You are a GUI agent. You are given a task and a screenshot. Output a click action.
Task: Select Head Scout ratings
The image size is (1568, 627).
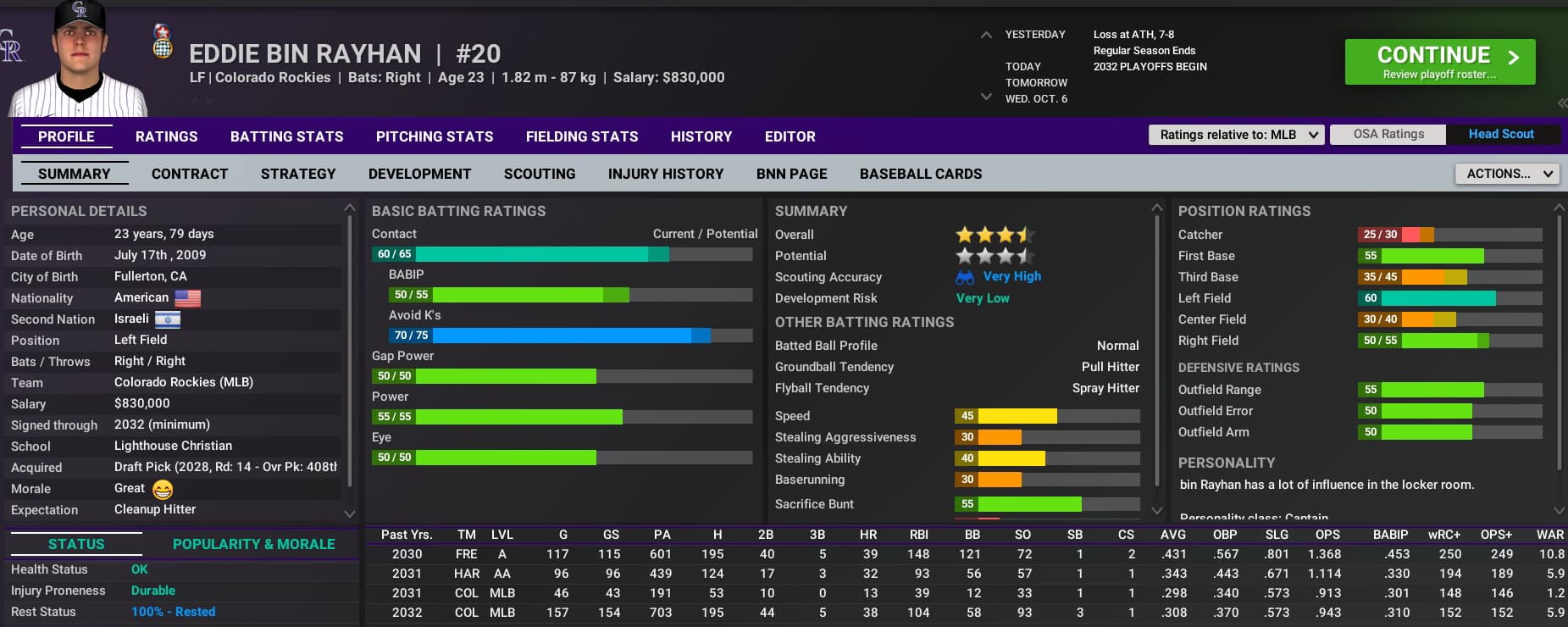(x=1500, y=135)
